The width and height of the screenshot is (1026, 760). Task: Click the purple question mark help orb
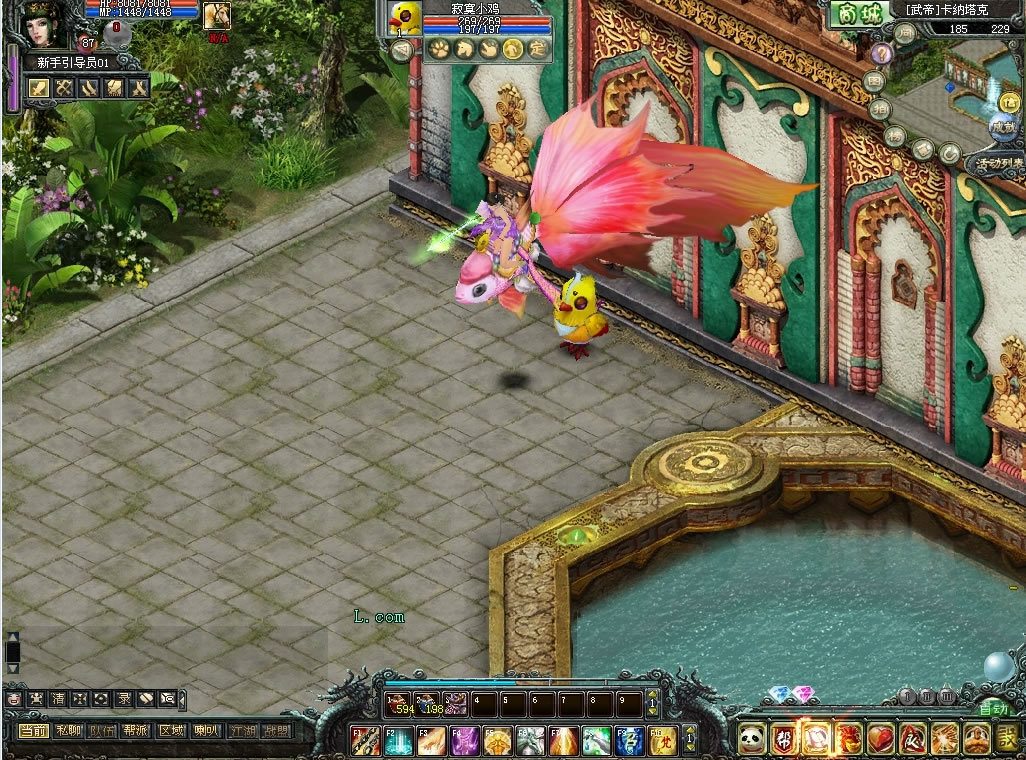pos(881,54)
